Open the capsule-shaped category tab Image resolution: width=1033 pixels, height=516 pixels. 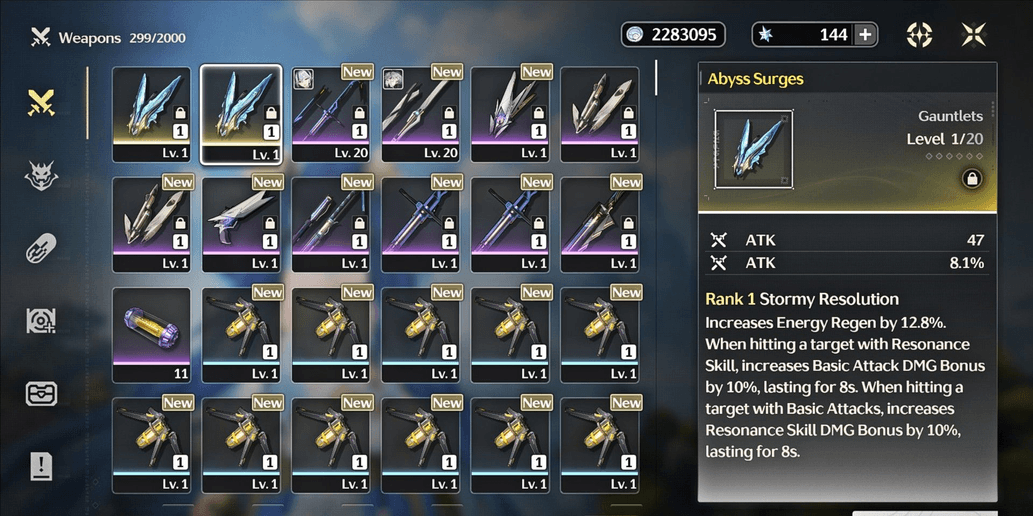(x=40, y=249)
